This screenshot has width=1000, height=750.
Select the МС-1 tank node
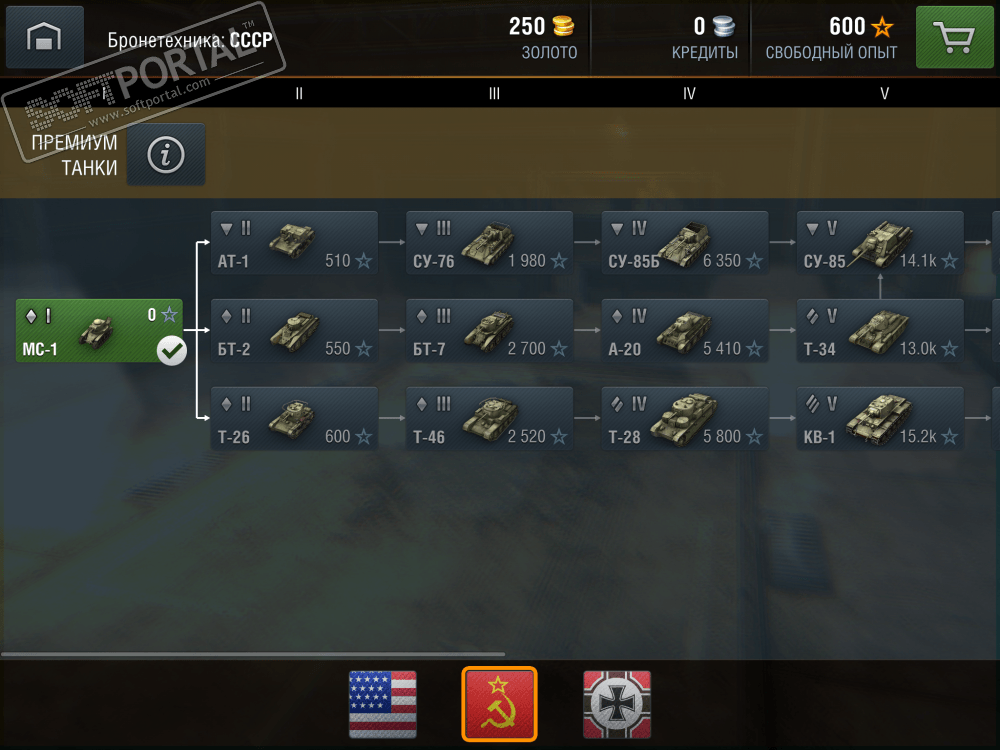click(99, 331)
